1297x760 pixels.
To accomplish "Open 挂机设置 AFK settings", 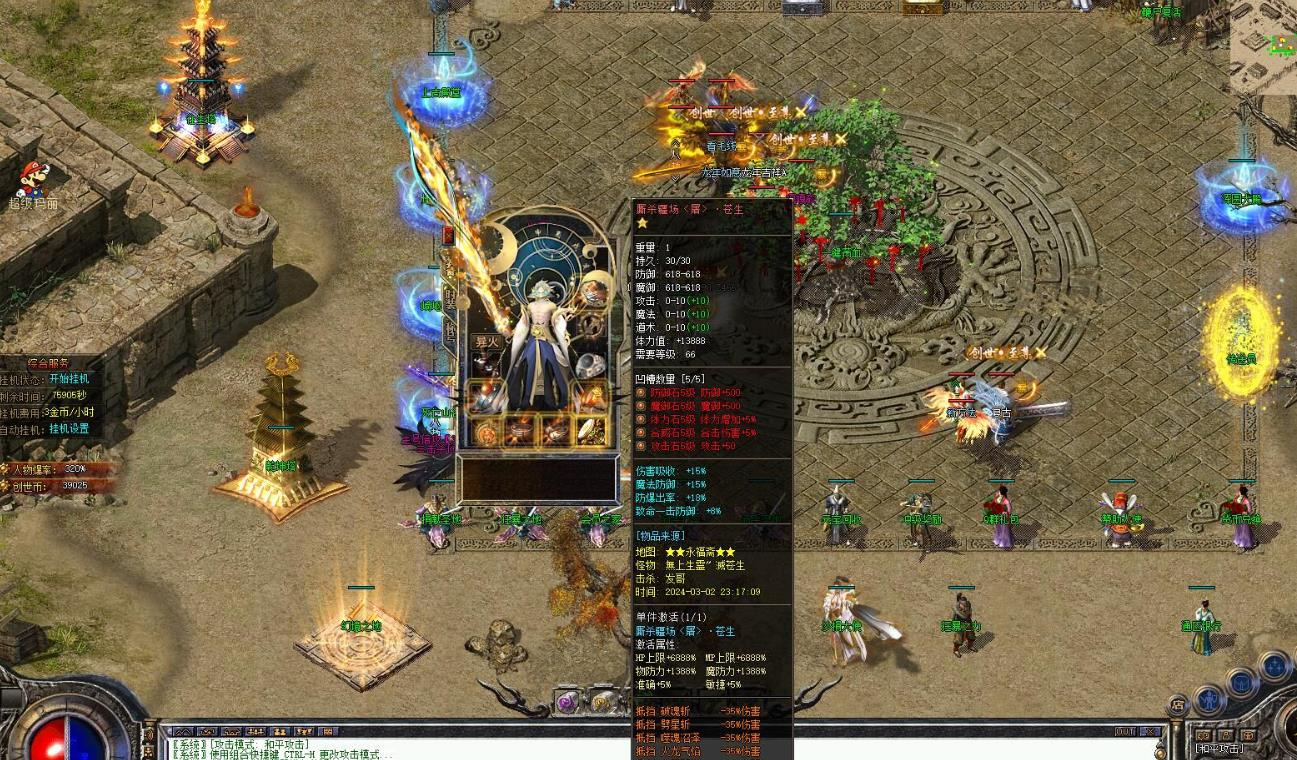I will coord(69,429).
